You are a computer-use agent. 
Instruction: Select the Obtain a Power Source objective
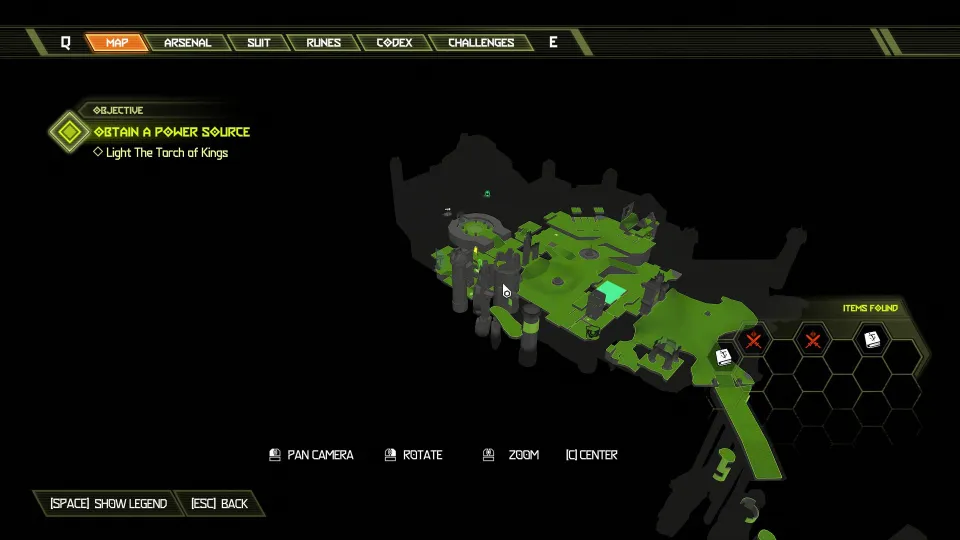[171, 132]
